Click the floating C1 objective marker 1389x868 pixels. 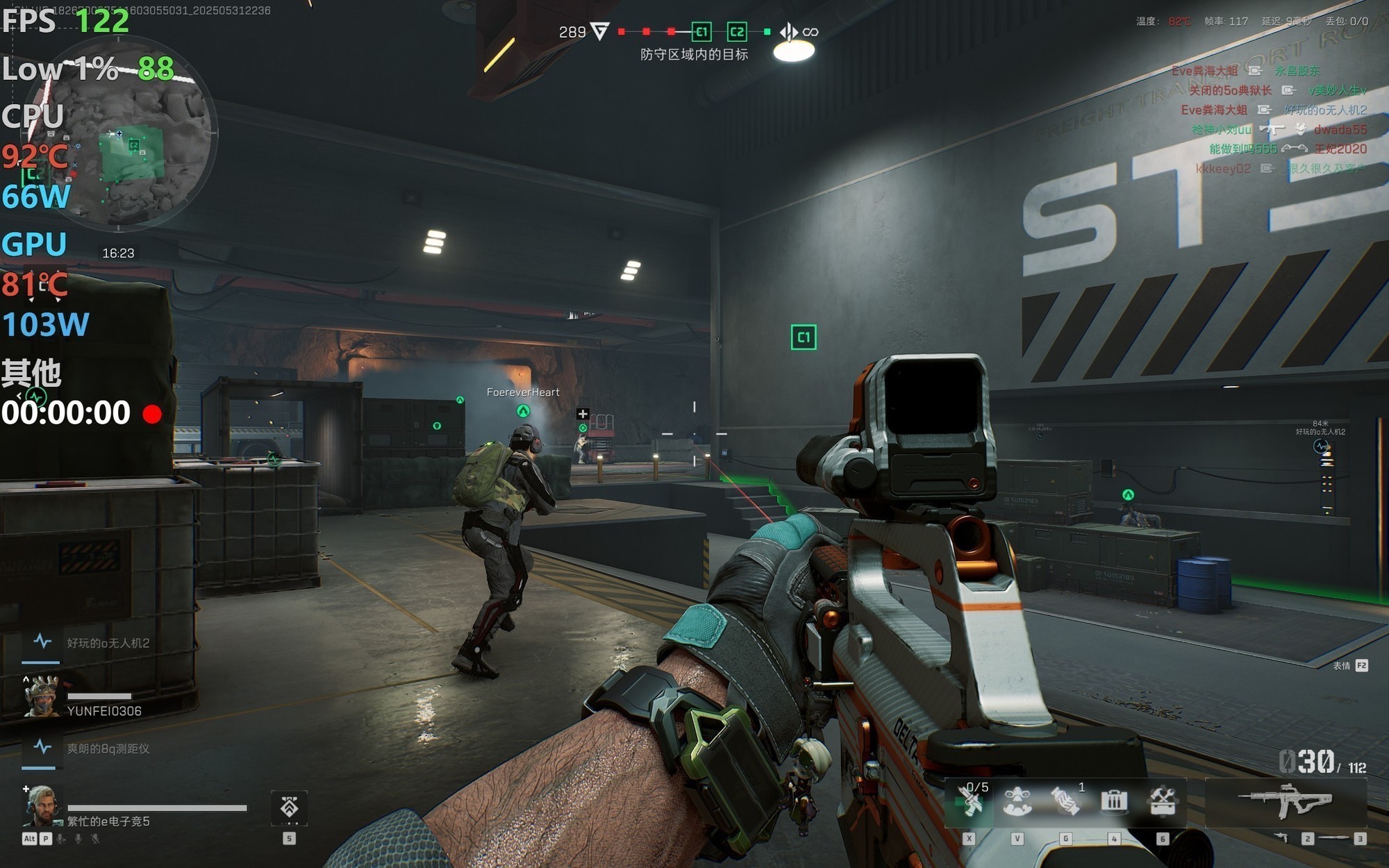804,337
